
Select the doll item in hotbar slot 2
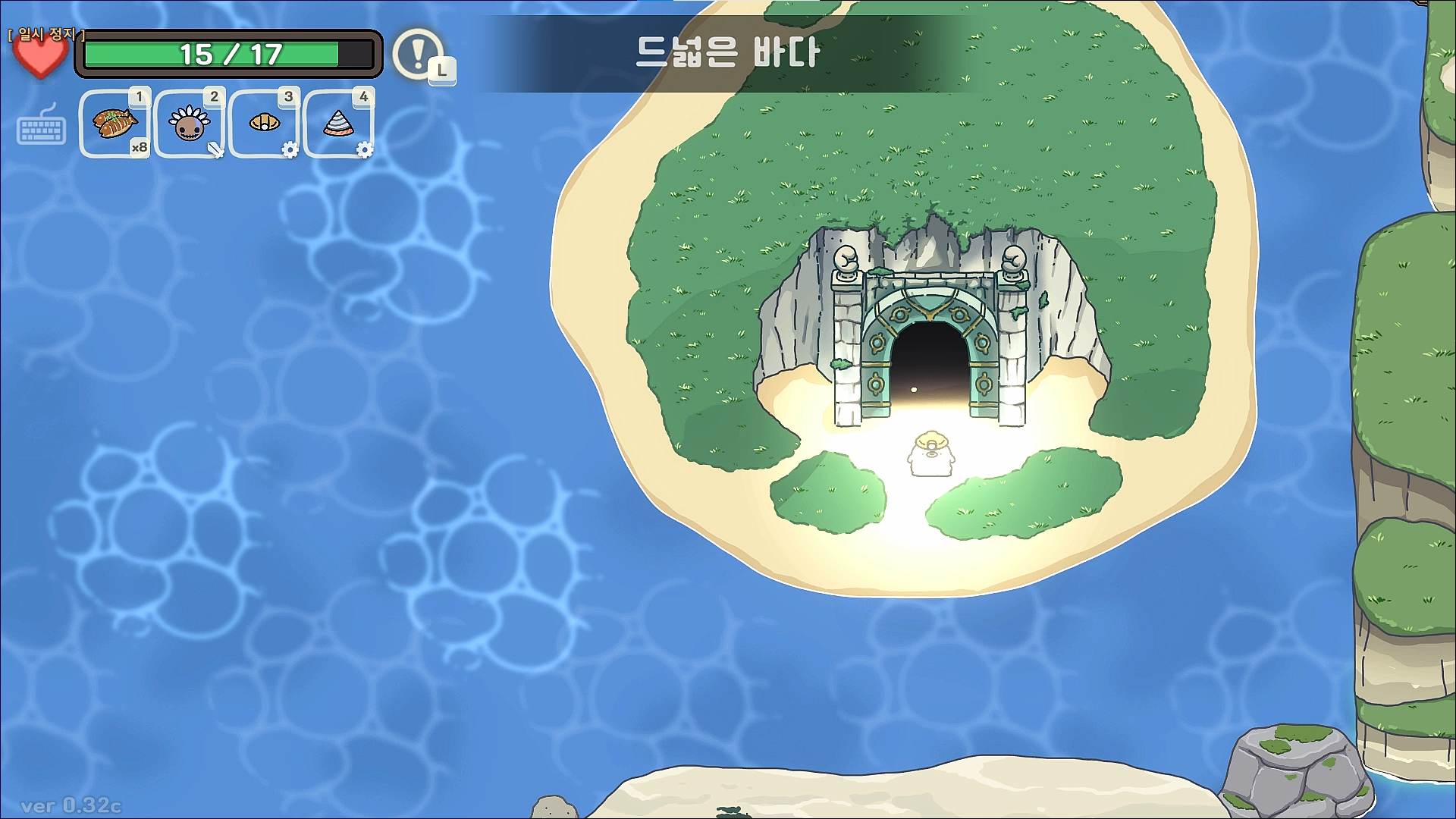click(188, 124)
